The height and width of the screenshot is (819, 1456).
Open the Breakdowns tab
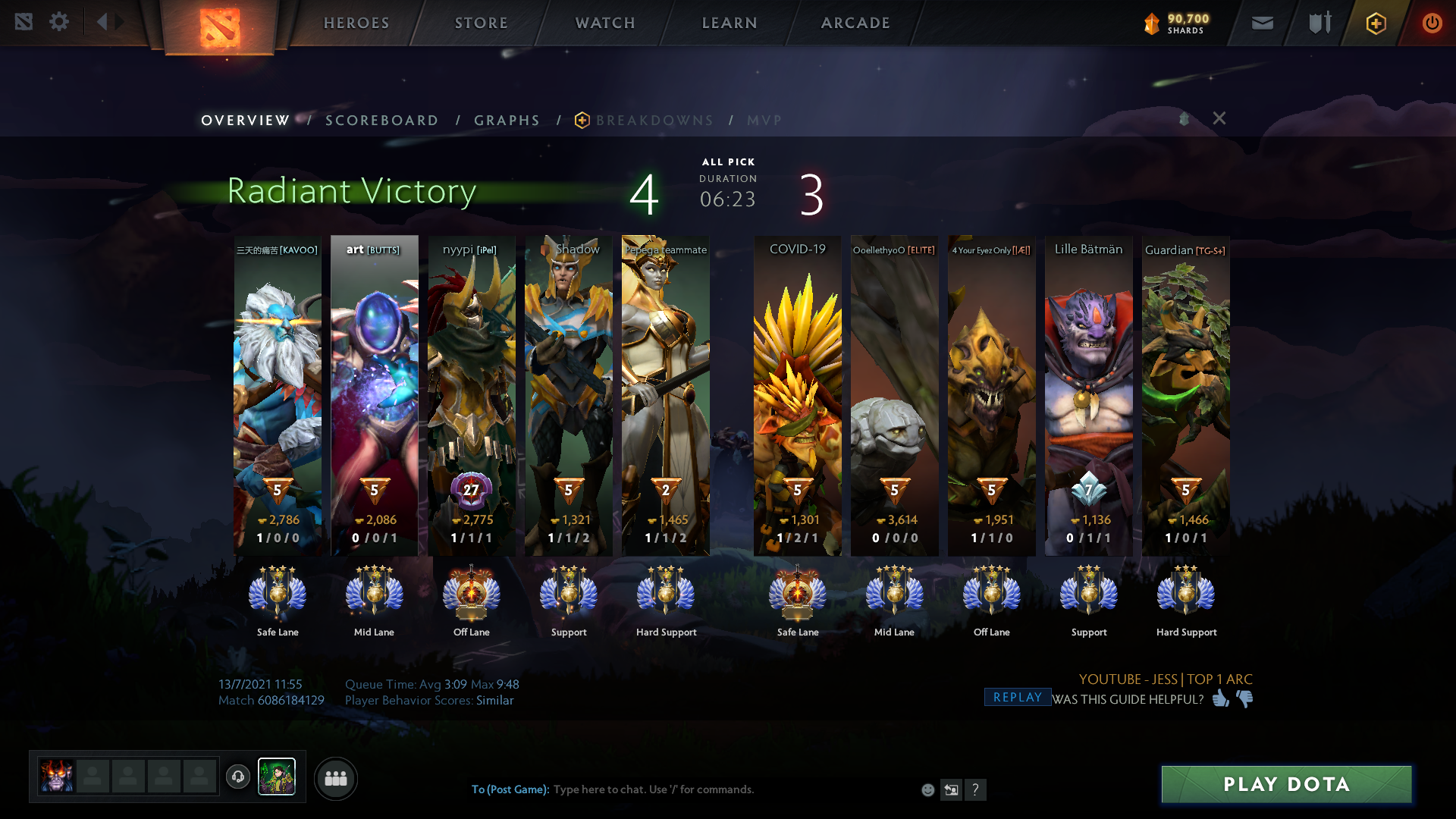(x=654, y=121)
